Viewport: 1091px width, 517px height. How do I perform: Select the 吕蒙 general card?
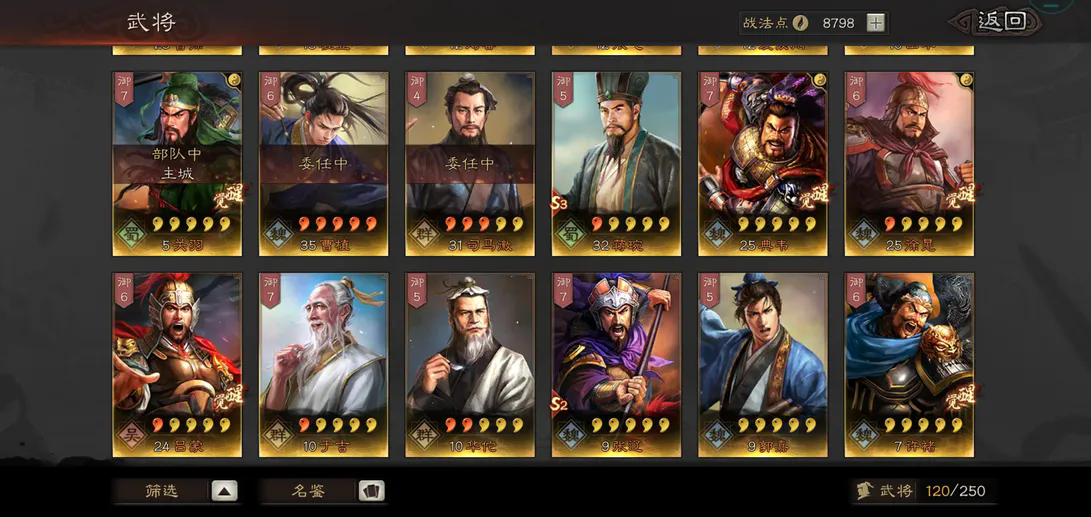click(177, 364)
